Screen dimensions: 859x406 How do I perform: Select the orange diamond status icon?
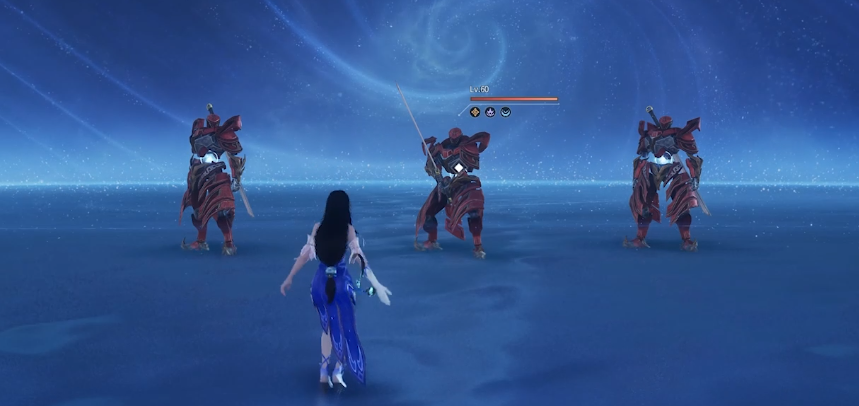(x=475, y=112)
